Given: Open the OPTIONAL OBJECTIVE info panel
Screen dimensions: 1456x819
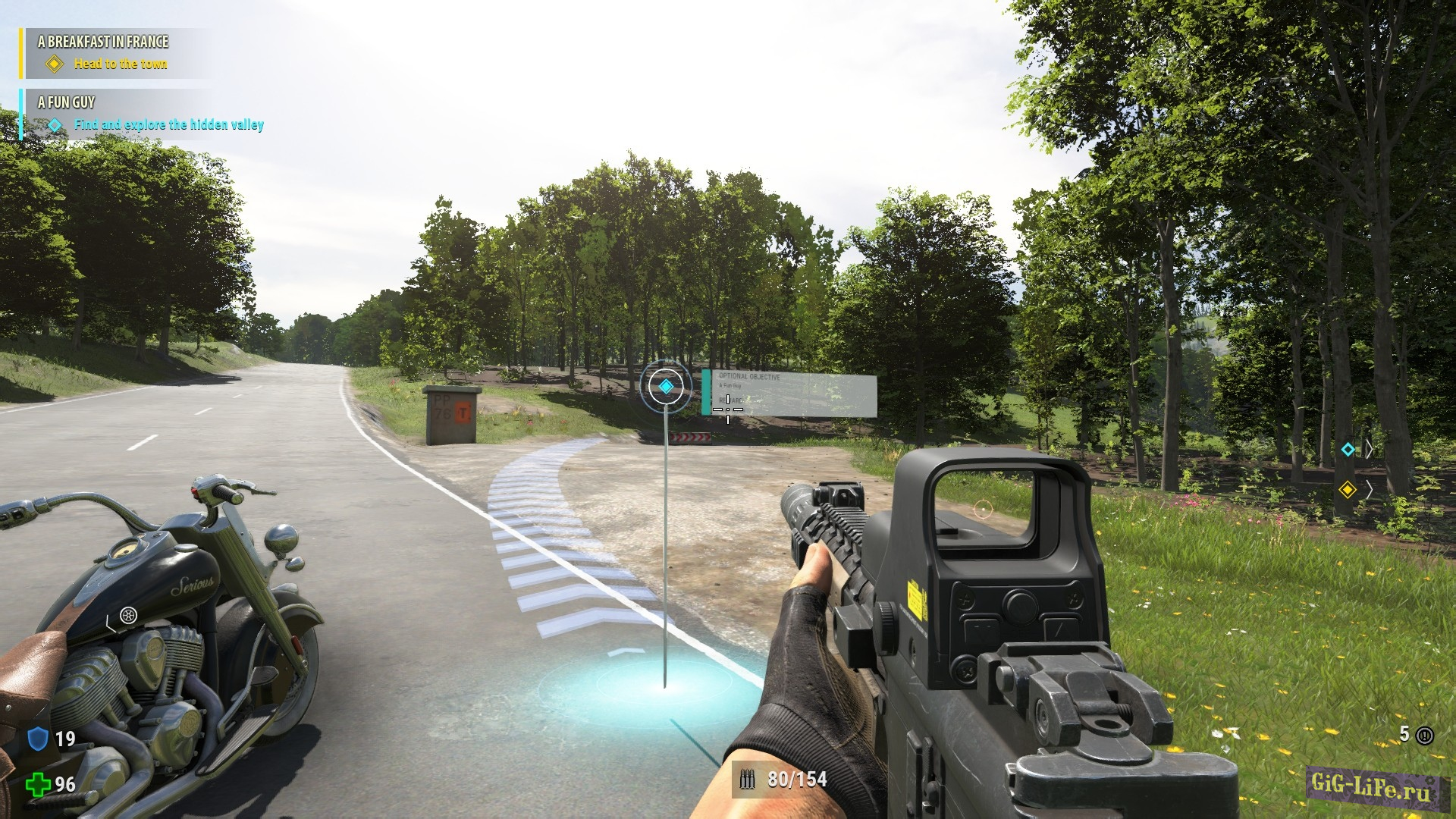Looking at the screenshot, I should [x=789, y=394].
